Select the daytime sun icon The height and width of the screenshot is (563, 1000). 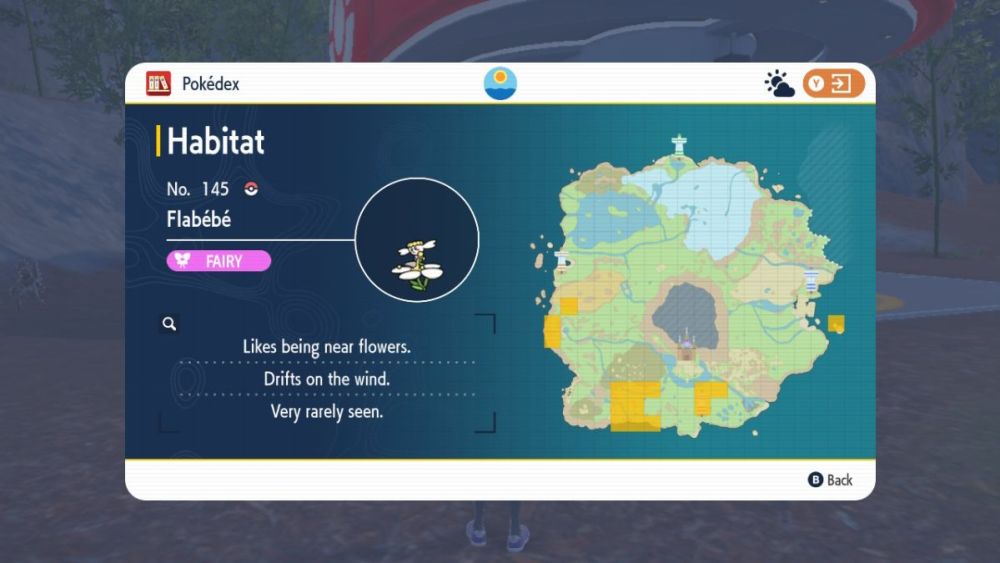tap(500, 83)
